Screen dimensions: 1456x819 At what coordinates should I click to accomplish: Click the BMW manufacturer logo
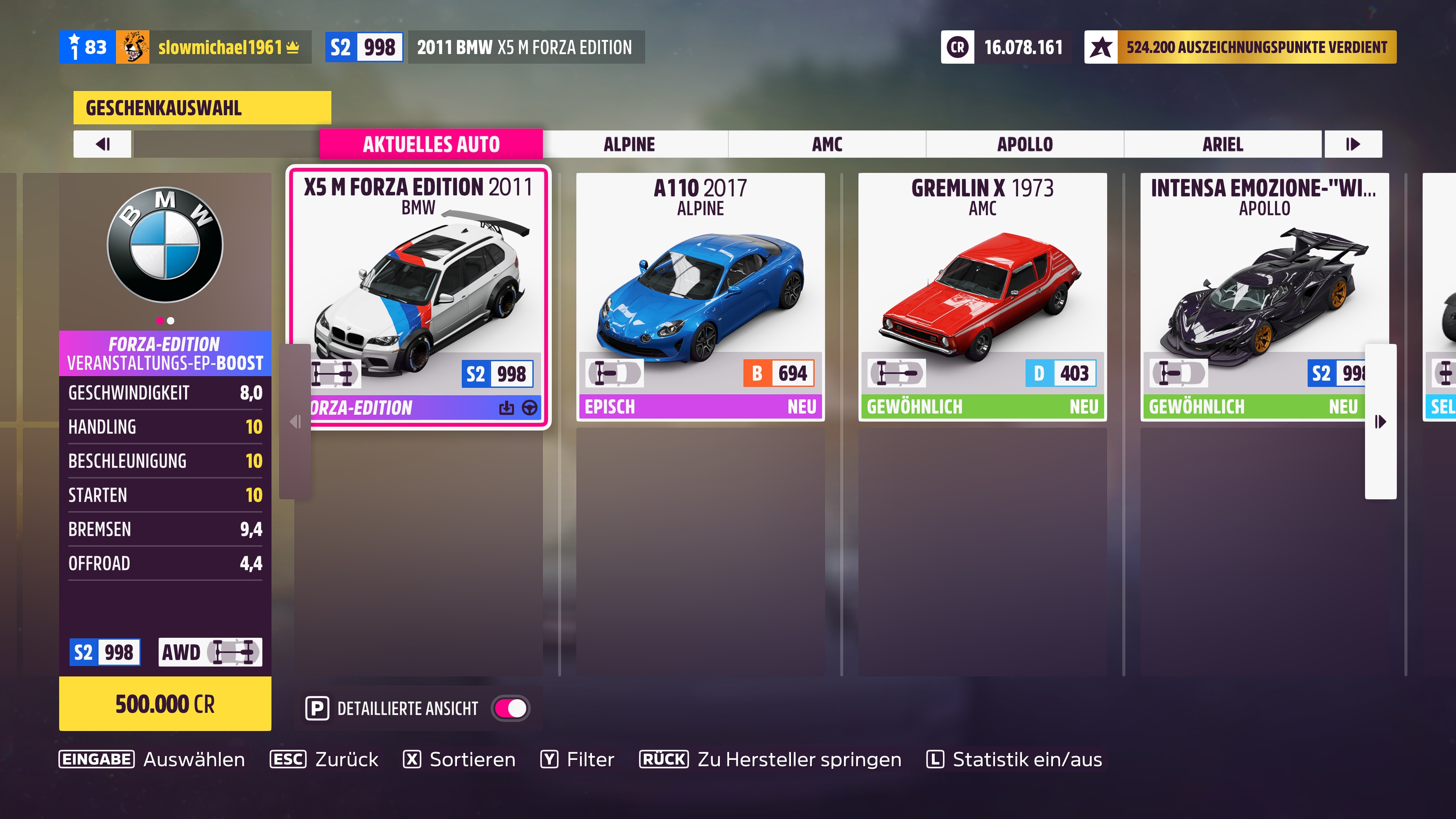(165, 245)
